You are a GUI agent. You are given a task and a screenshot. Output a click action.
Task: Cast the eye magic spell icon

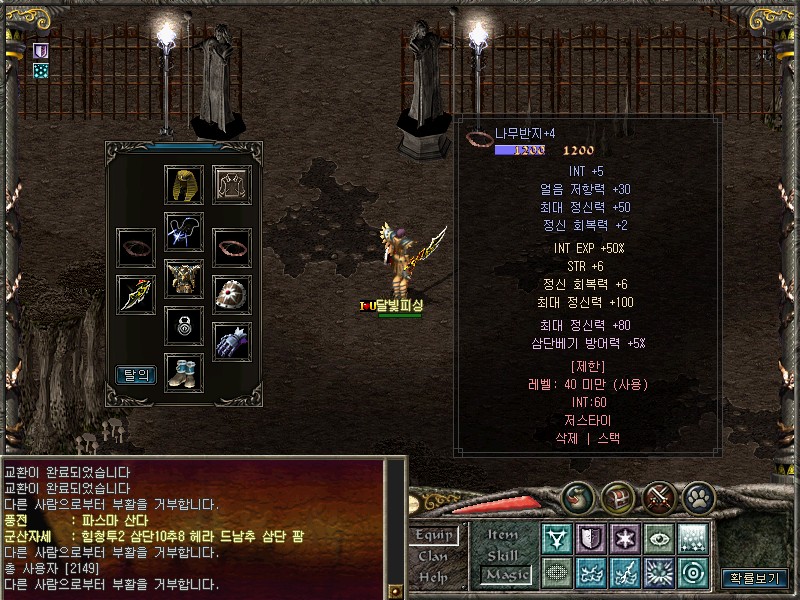click(x=658, y=538)
